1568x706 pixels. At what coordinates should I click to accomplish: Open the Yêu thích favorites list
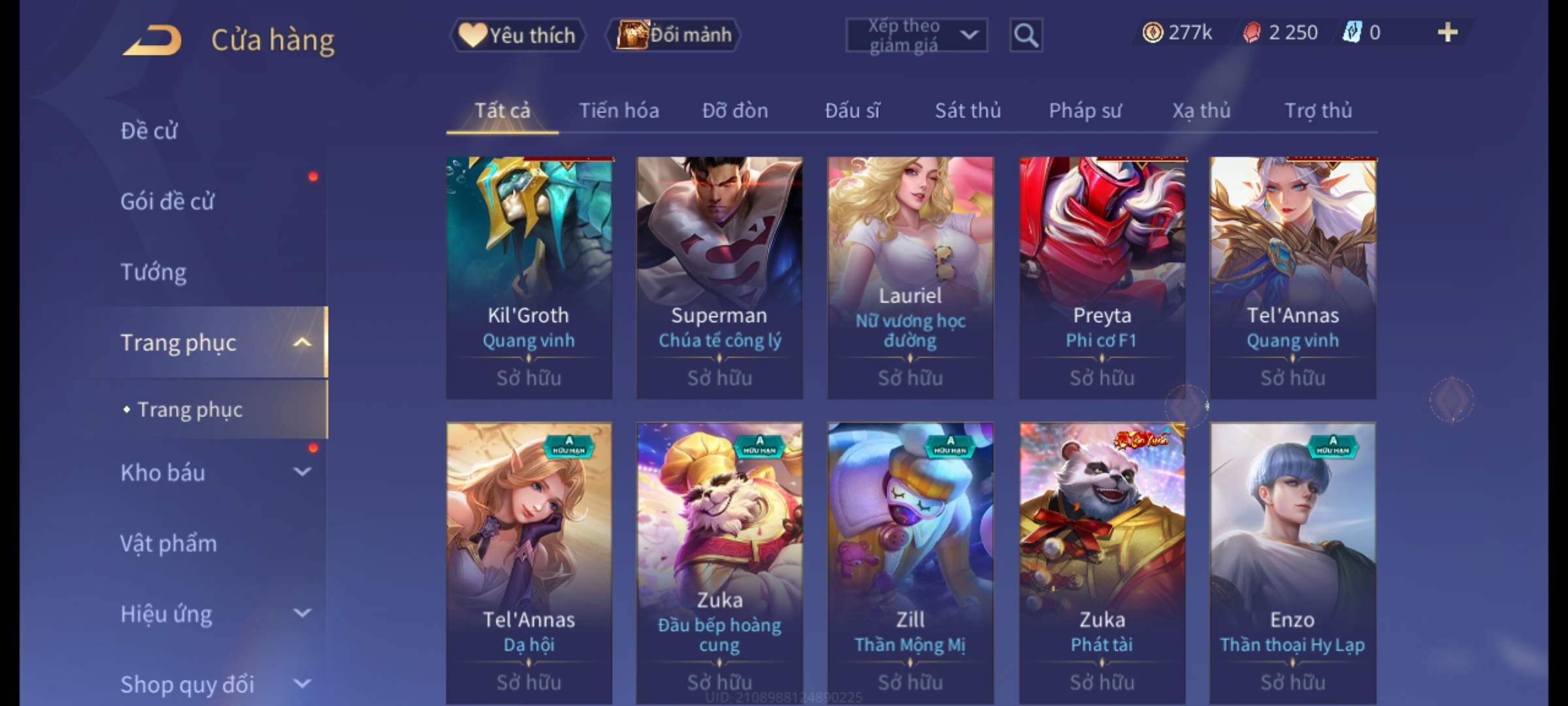click(517, 35)
